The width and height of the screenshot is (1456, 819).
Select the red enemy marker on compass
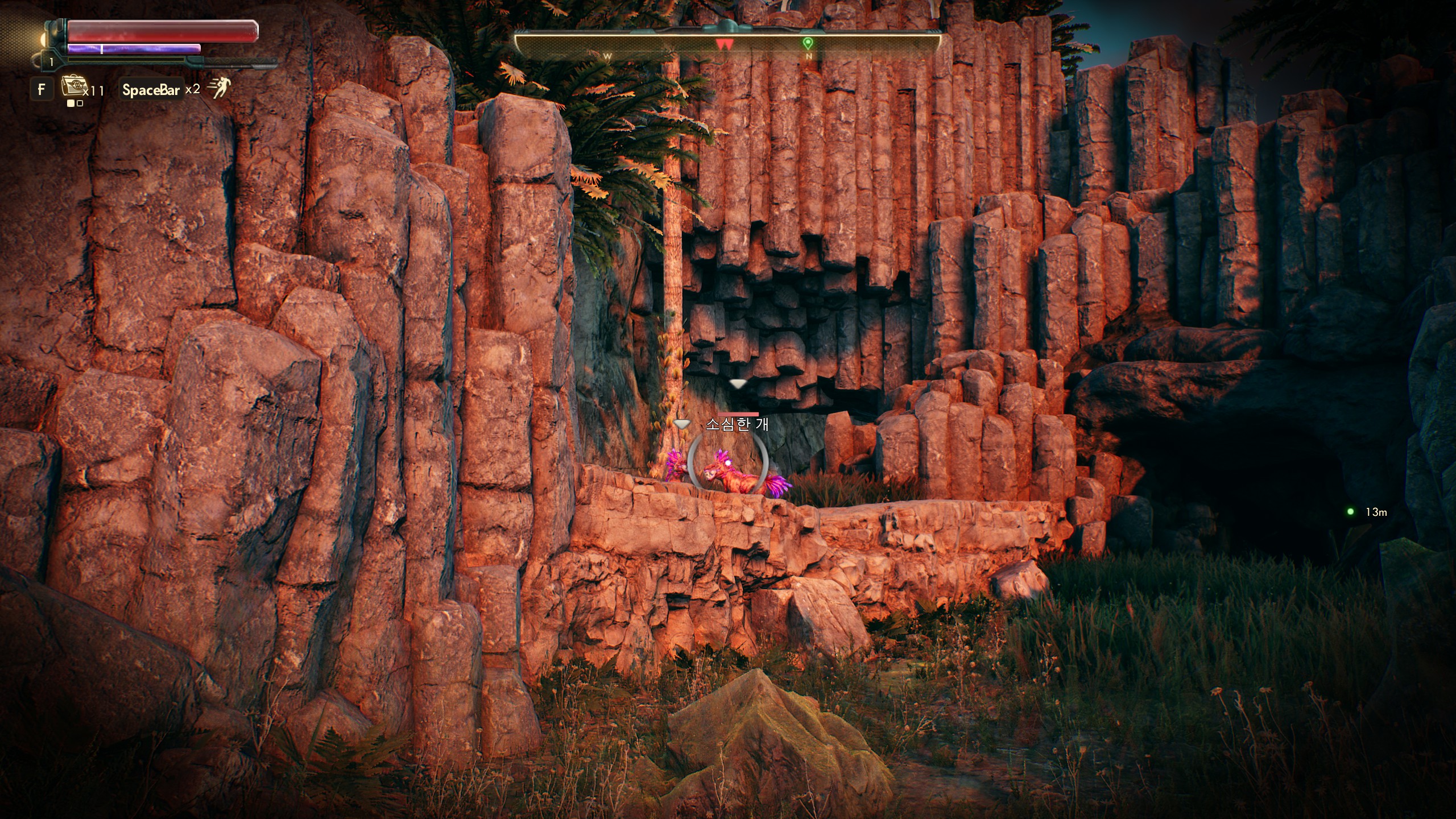(724, 44)
